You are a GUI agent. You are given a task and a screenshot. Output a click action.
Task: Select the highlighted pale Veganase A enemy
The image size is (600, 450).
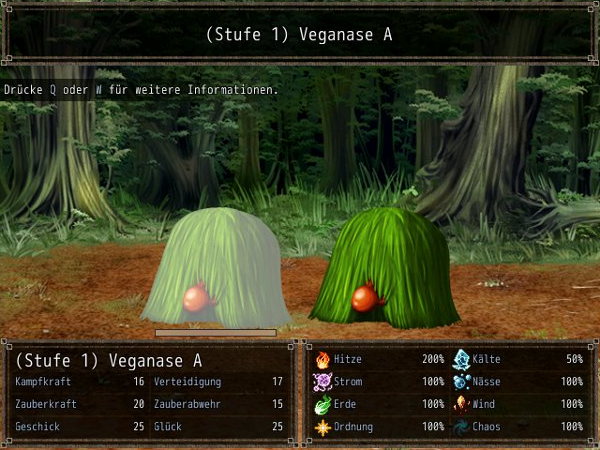[x=215, y=268]
